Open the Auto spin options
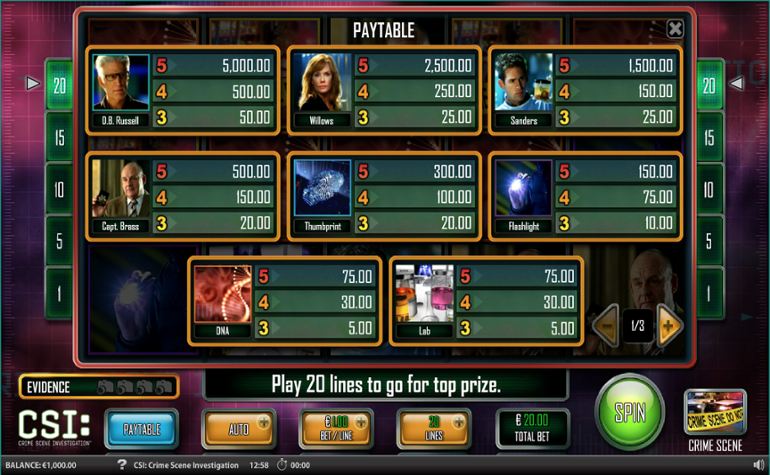The height and width of the screenshot is (475, 770). [x=238, y=429]
